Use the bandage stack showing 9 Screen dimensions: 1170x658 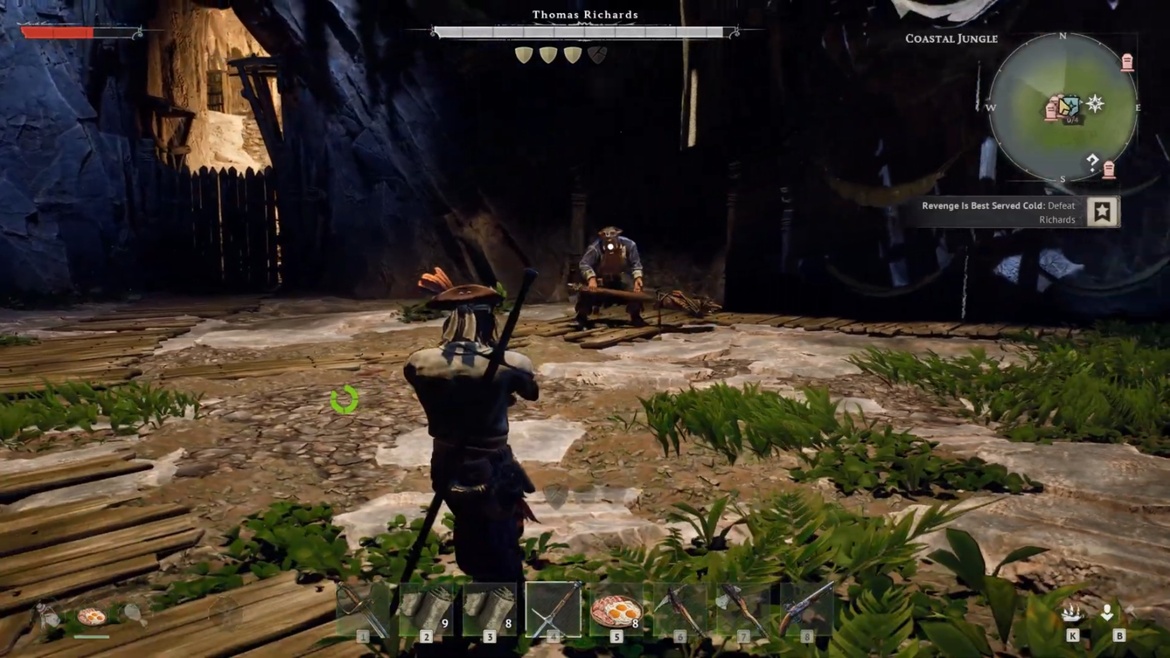[x=426, y=609]
